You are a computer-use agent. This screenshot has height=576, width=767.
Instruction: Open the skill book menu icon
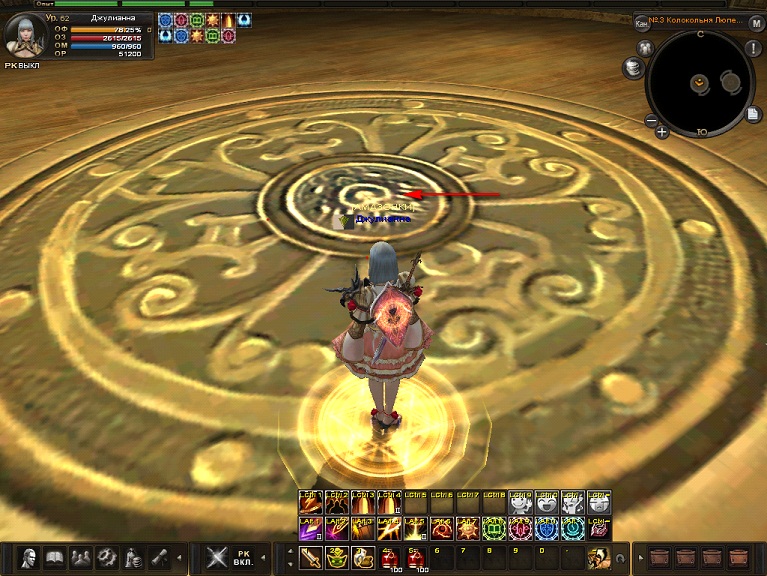55,557
